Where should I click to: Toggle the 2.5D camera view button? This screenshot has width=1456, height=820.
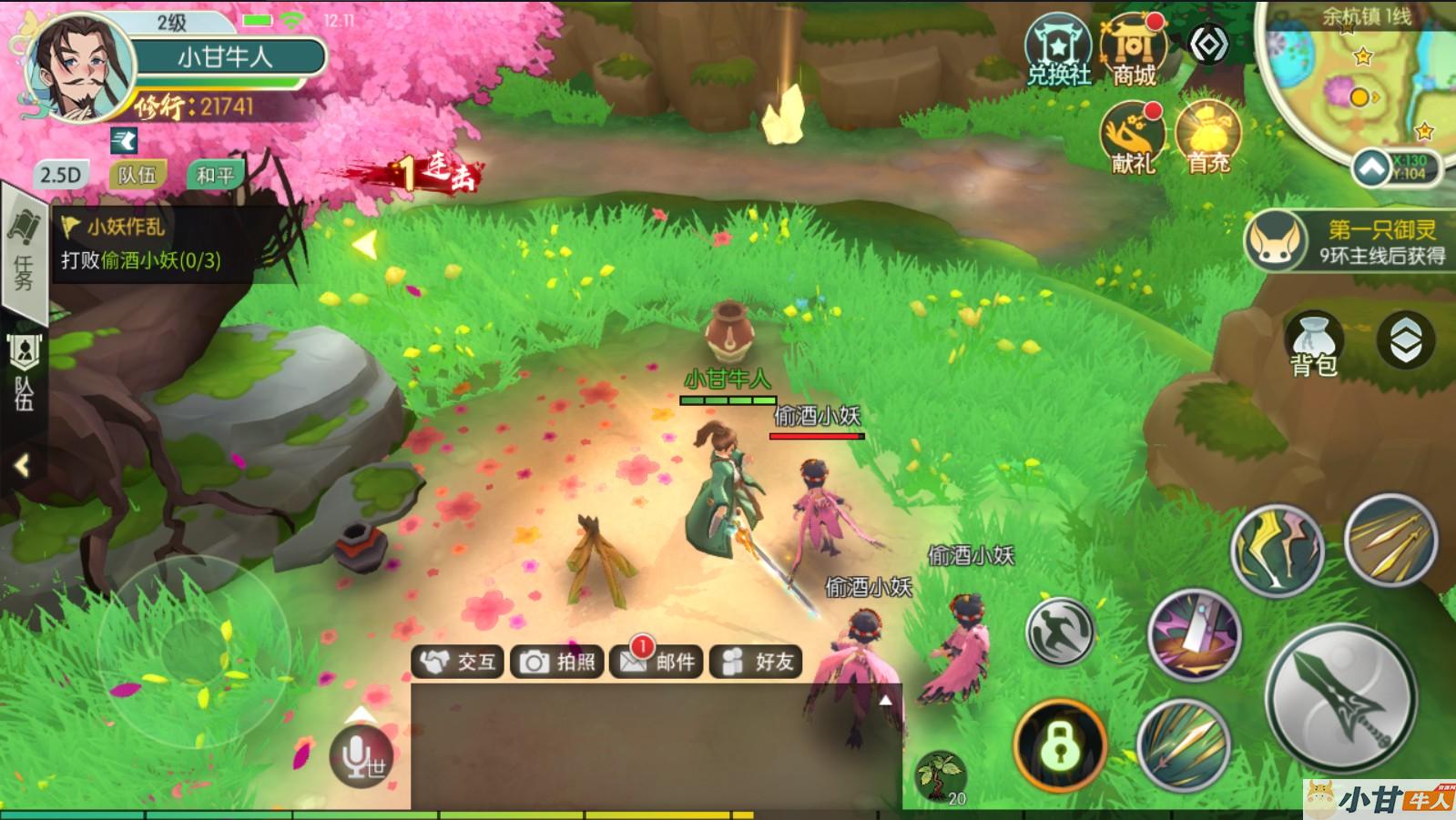click(60, 175)
